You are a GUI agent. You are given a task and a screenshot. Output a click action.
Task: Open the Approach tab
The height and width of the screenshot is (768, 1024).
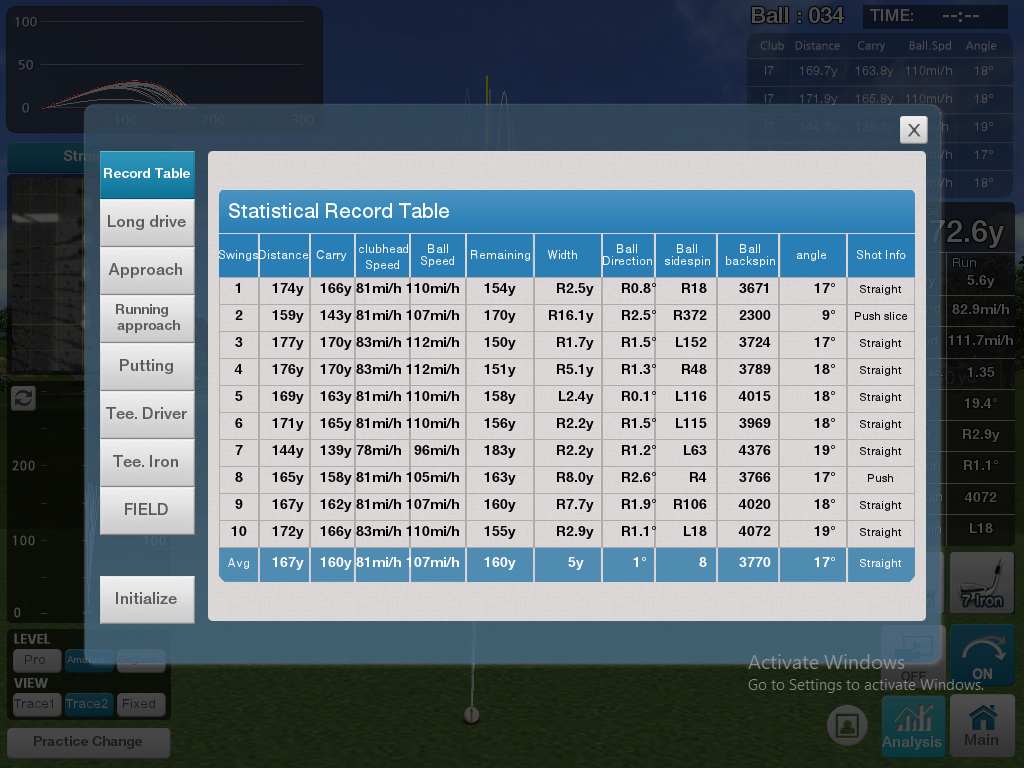pyautogui.click(x=147, y=270)
